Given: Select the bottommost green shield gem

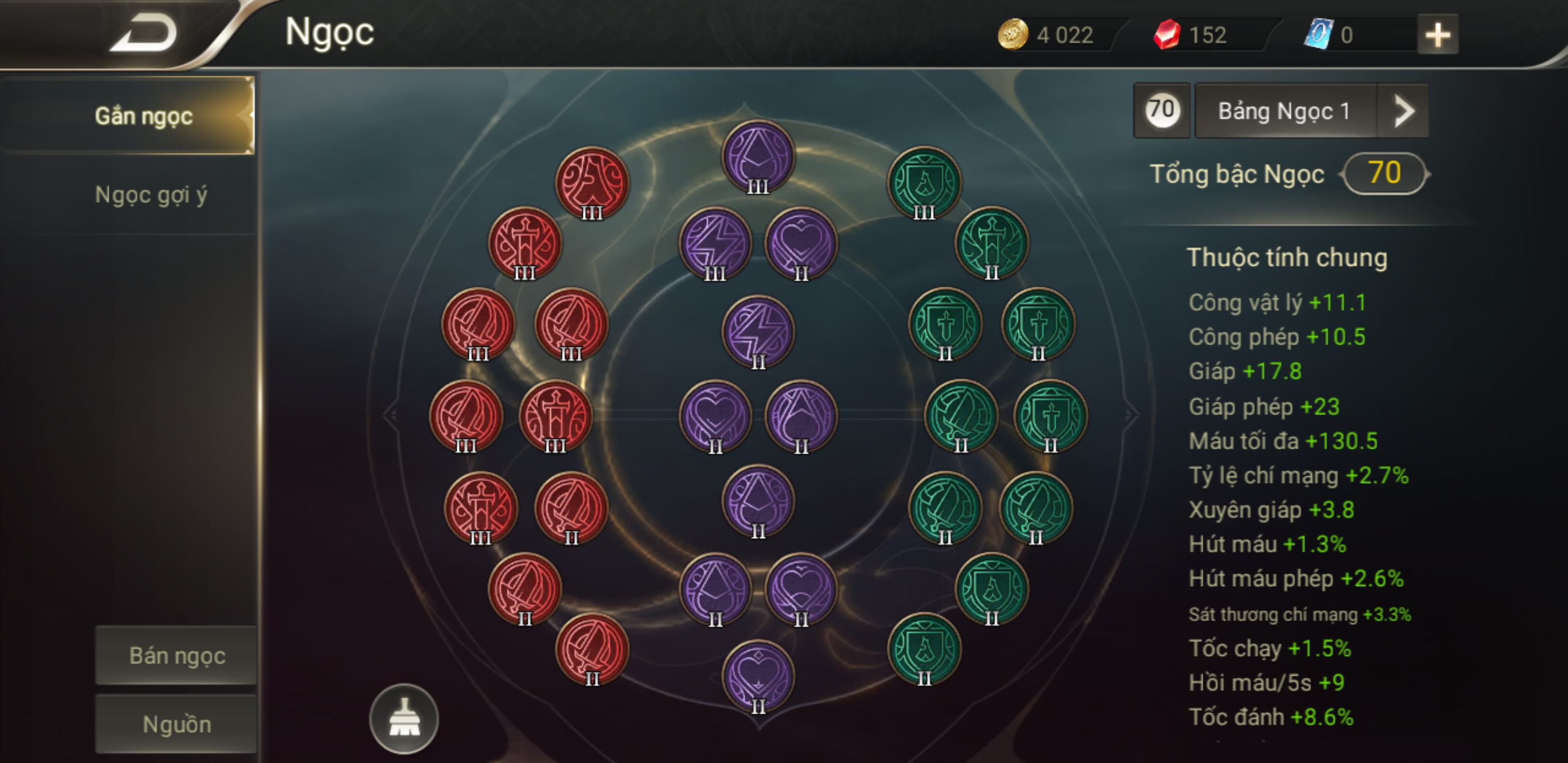Looking at the screenshot, I should 924,649.
